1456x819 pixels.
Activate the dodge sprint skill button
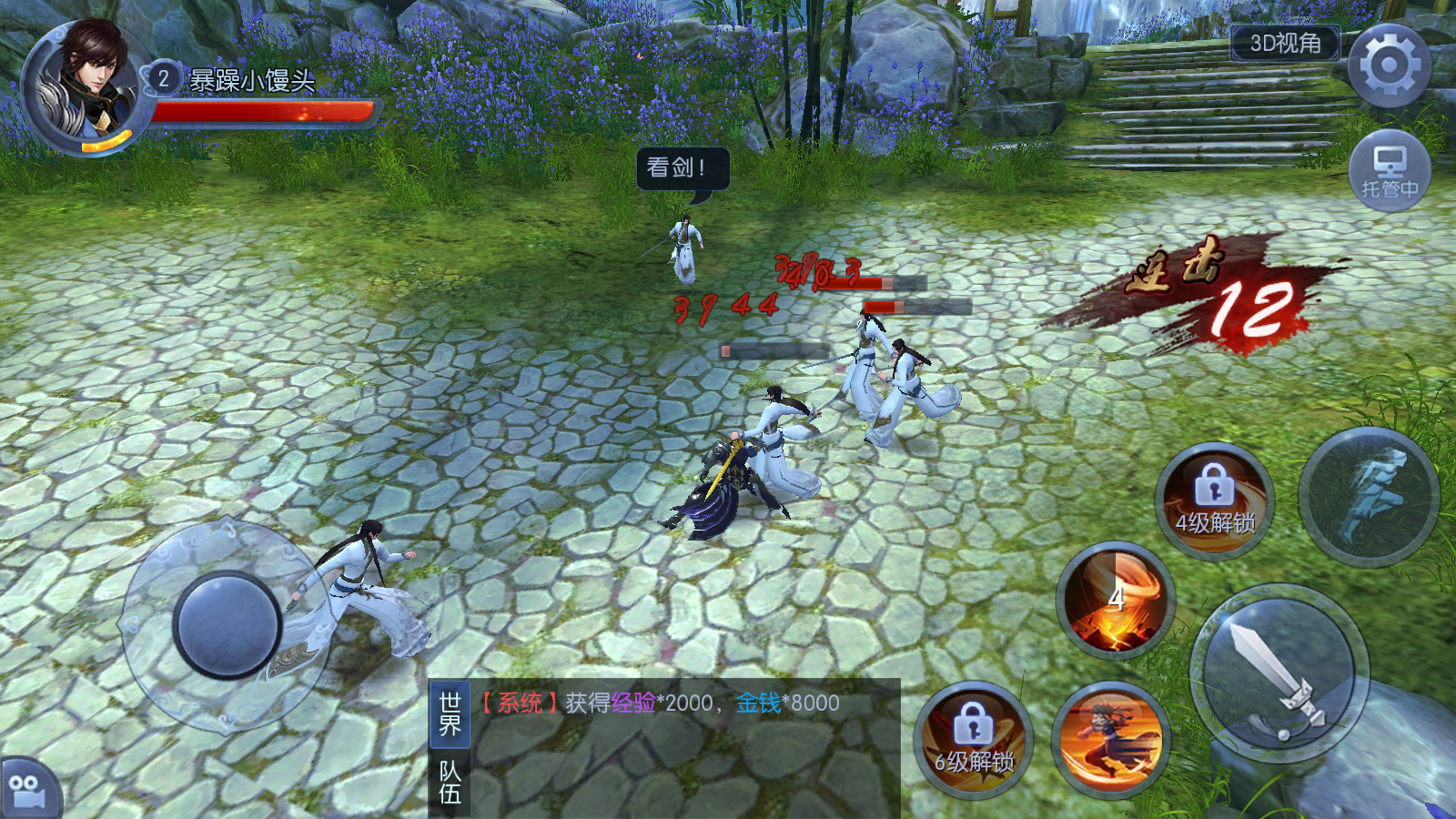click(1369, 497)
